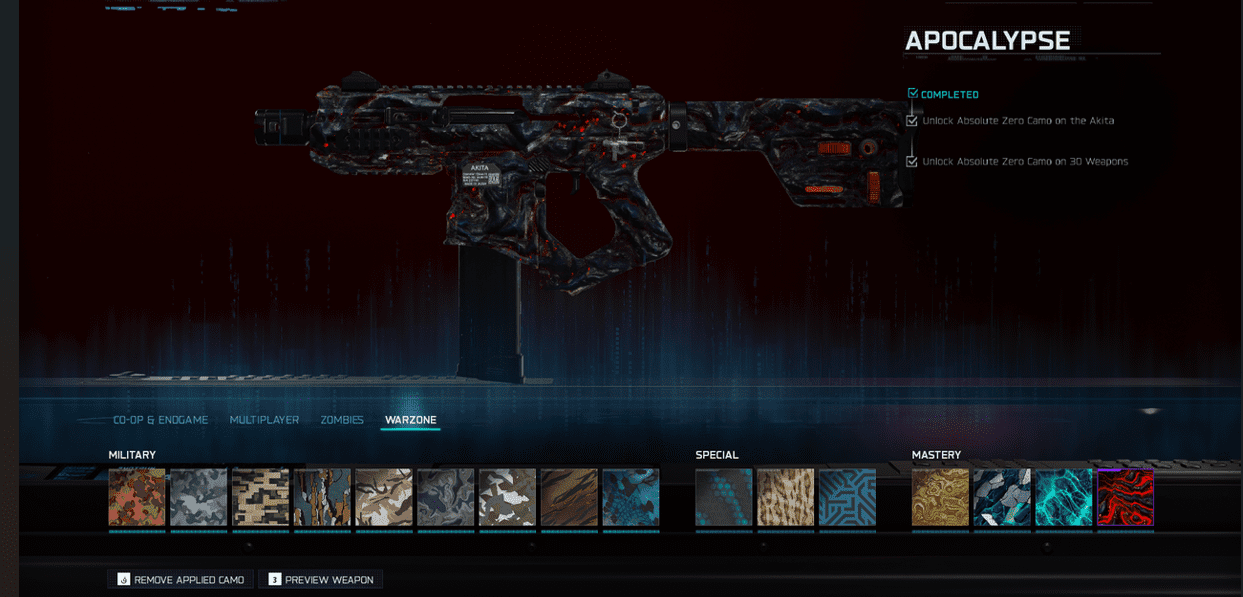Select the grey hexagon-dot special camo

(x=724, y=497)
